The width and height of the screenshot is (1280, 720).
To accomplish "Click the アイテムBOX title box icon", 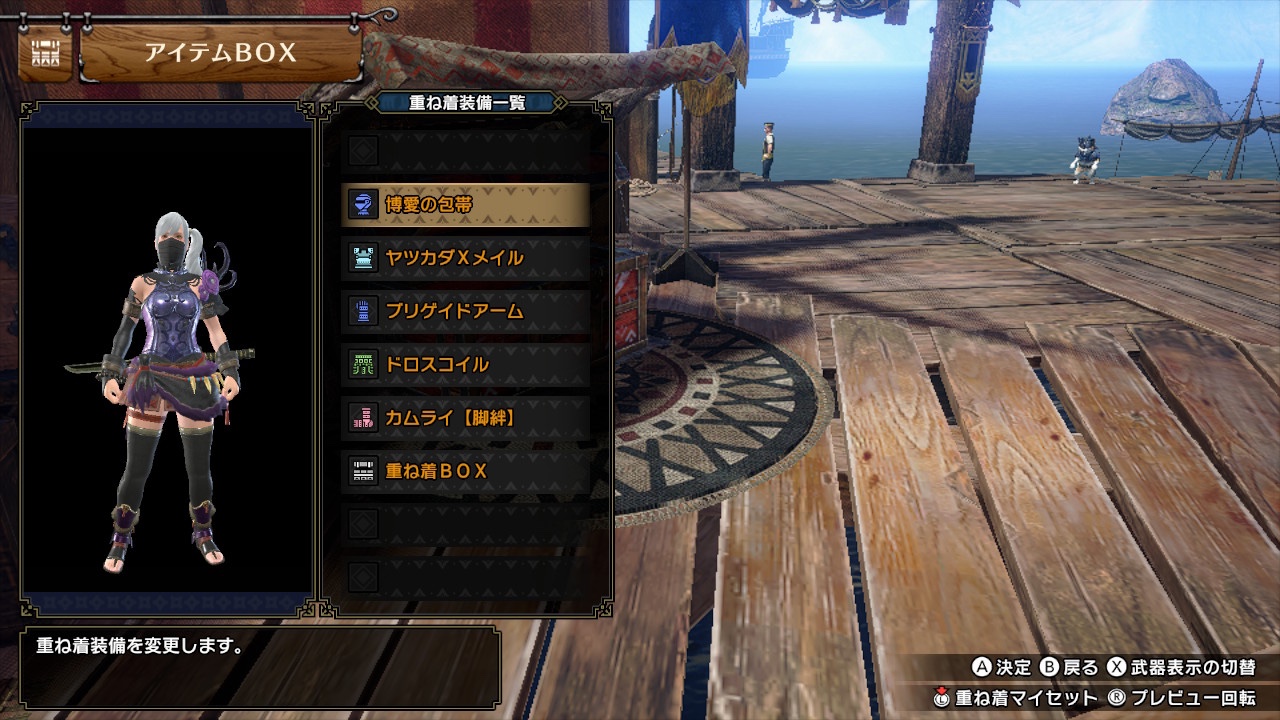I will 45,53.
